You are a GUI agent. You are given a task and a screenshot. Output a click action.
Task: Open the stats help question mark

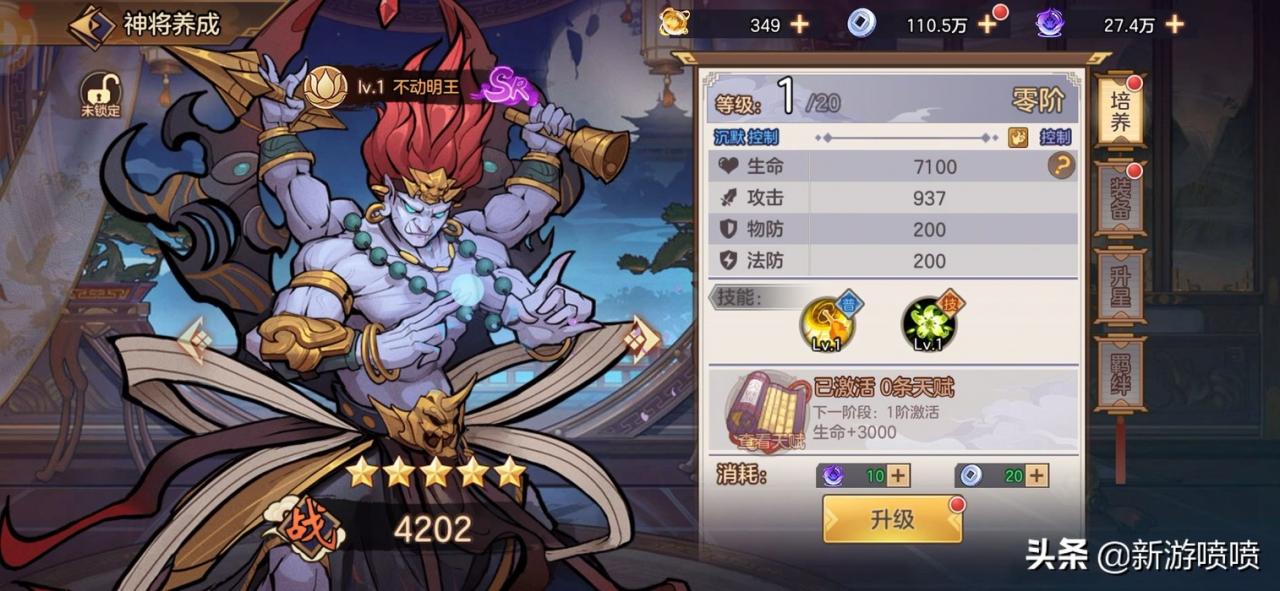click(1061, 166)
